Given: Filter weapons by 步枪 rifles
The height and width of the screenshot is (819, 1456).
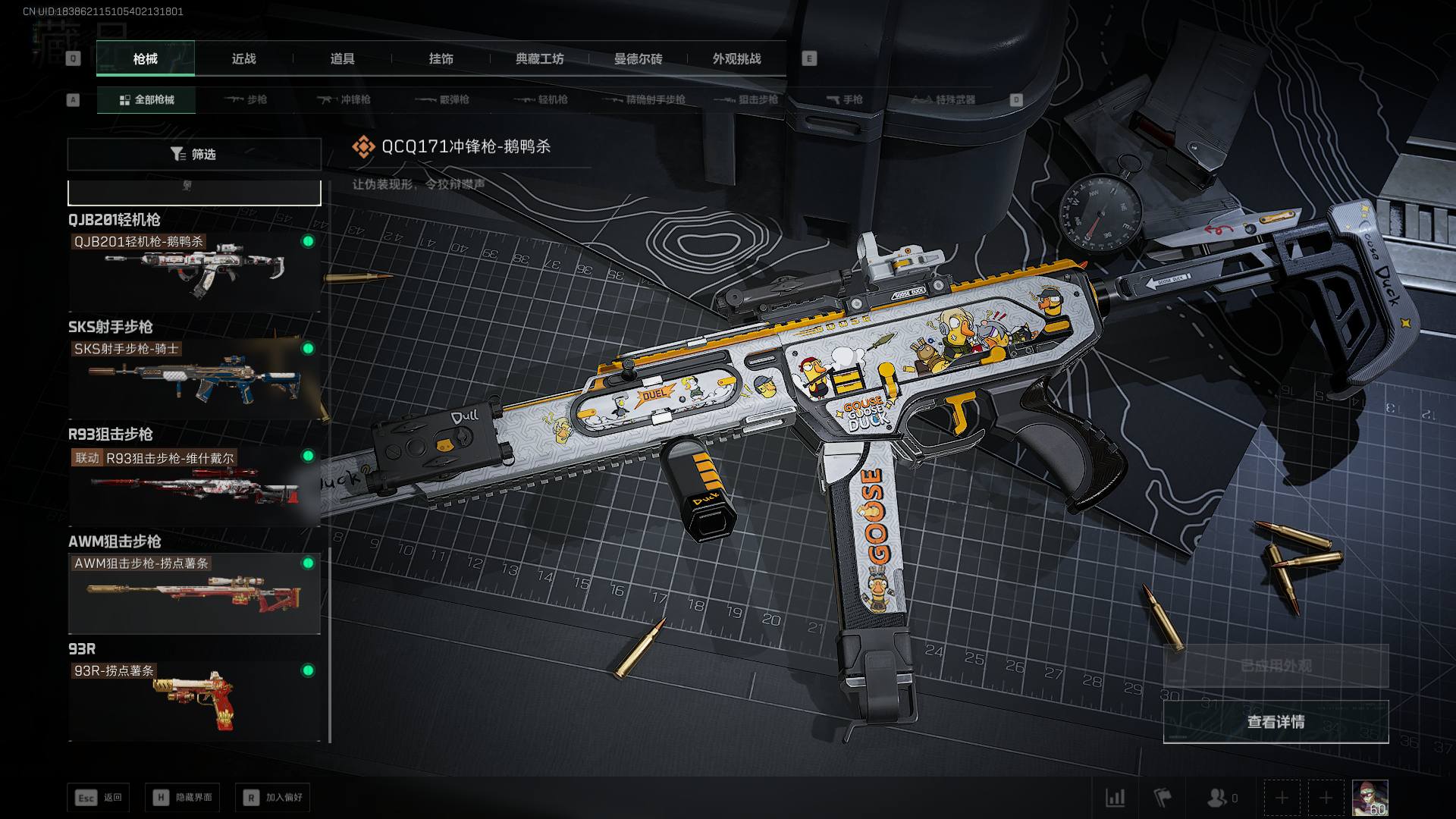Looking at the screenshot, I should 246,100.
